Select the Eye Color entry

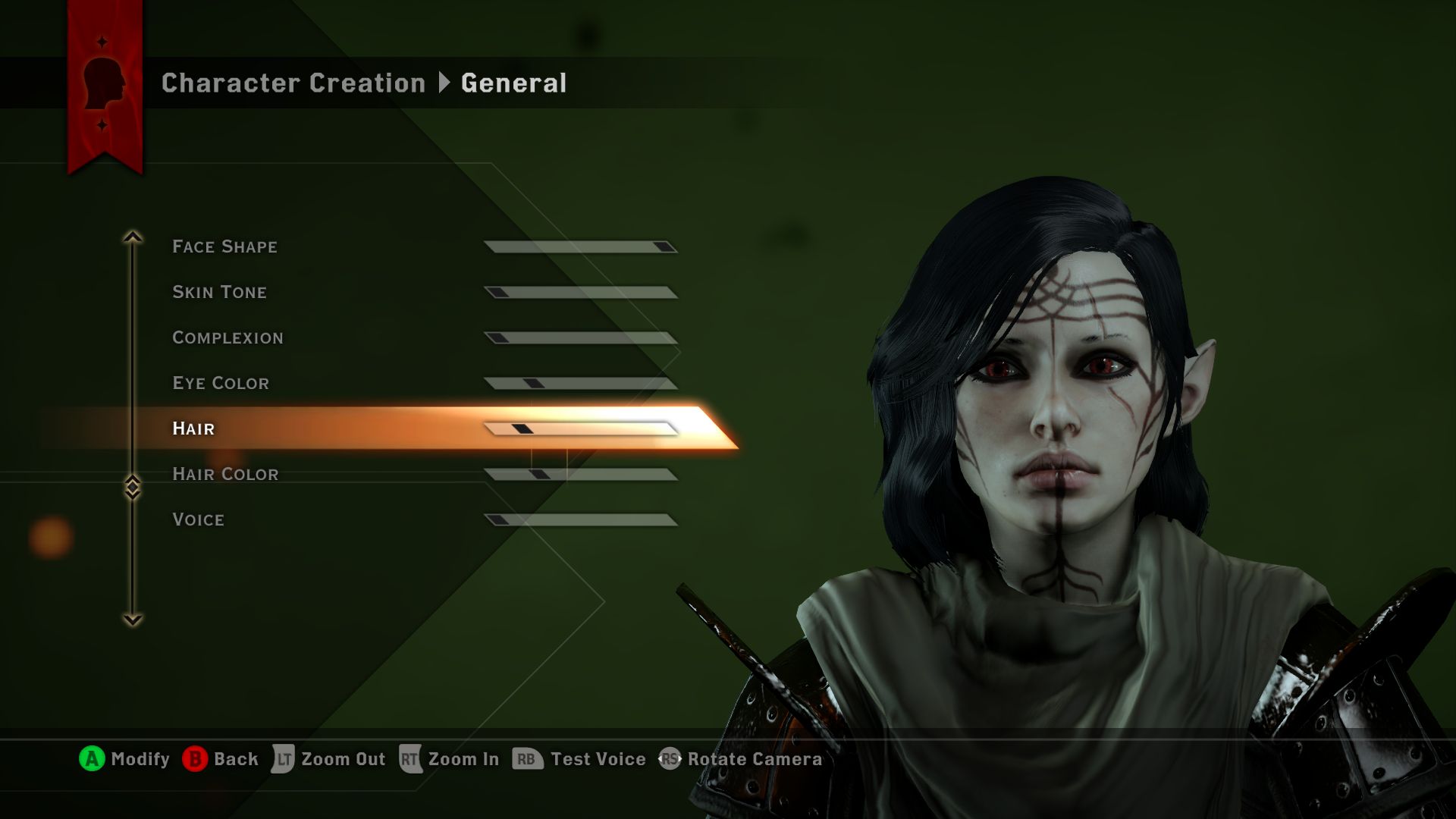tap(221, 383)
